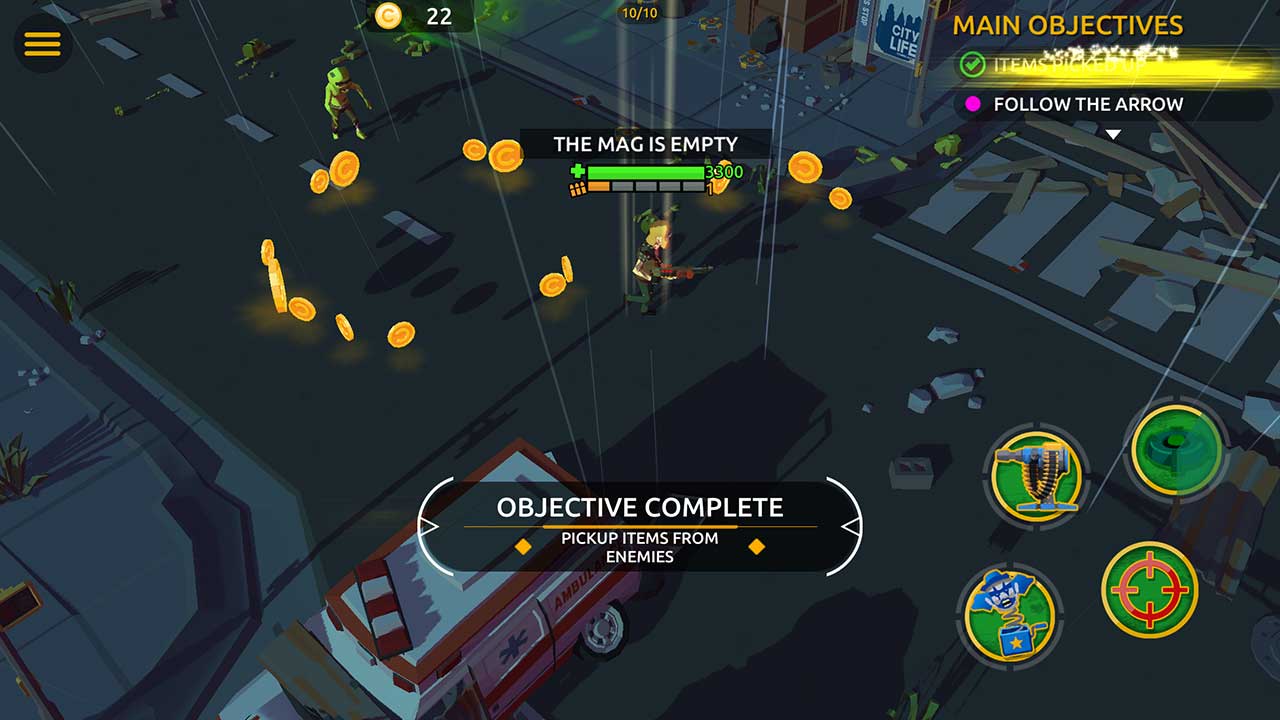Click the Objective Complete banner
This screenshot has width=1280, height=720.
point(639,508)
